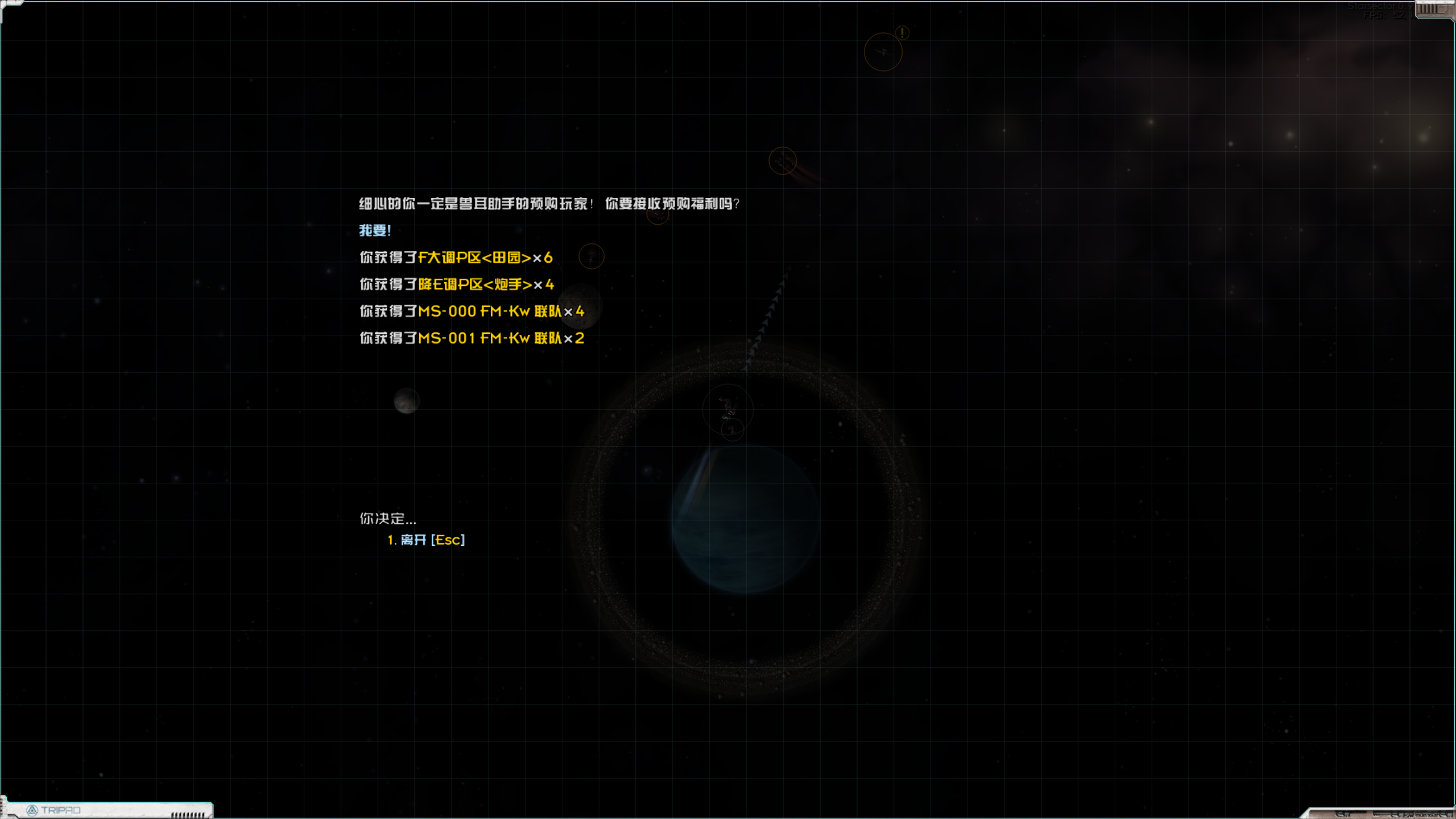Click the MS-000 FM-Kw 联队×4 reward entry
The height and width of the screenshot is (819, 1456).
tap(470, 311)
